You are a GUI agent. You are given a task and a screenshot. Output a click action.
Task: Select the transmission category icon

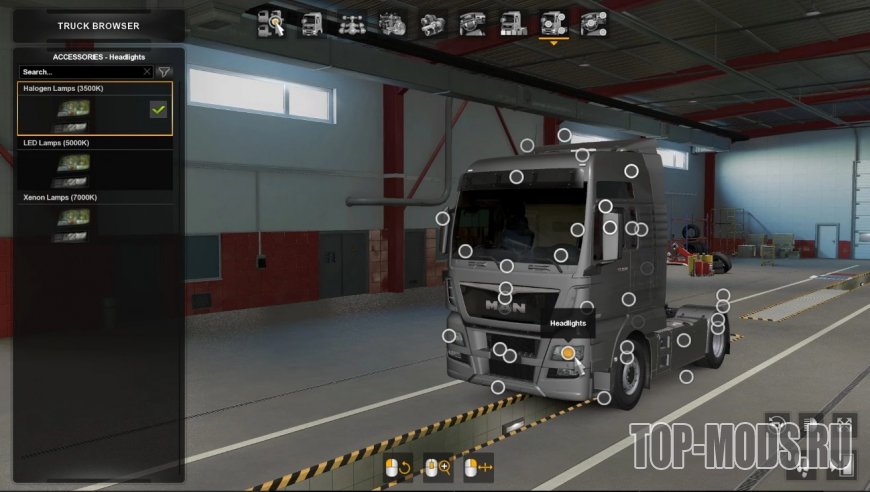point(432,24)
